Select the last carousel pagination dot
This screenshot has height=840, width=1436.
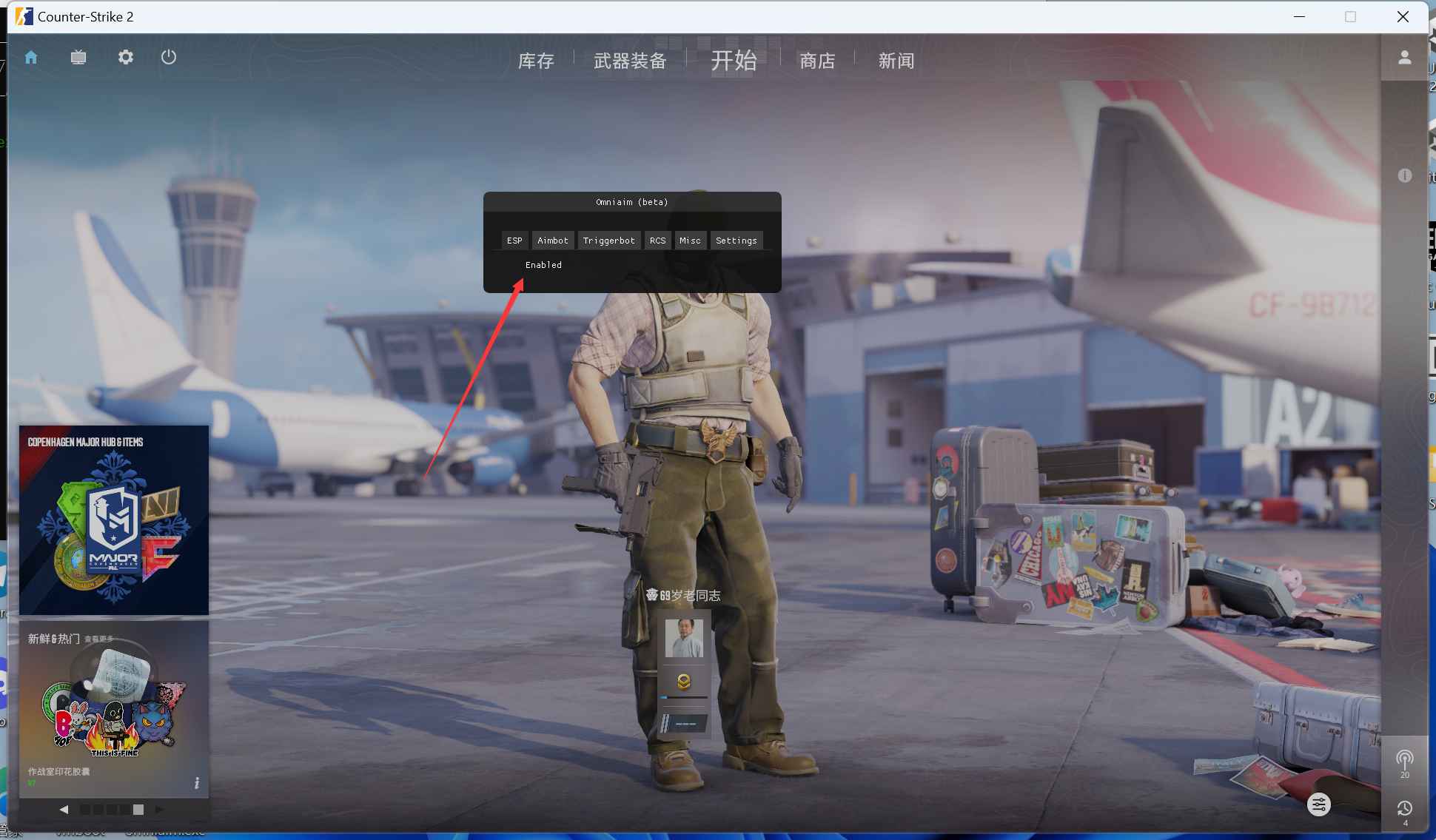click(x=140, y=810)
